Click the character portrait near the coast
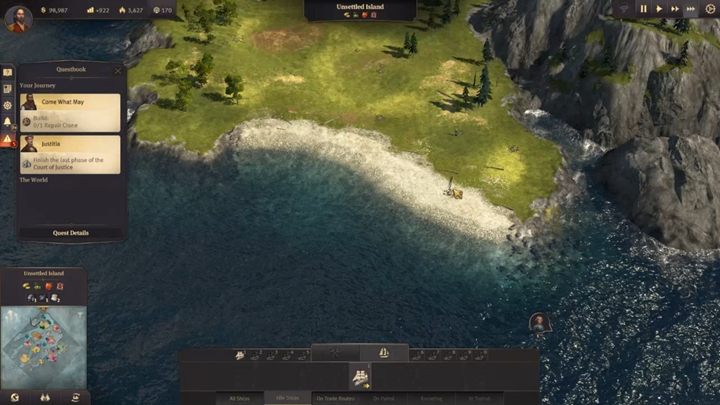The width and height of the screenshot is (720, 405). (539, 322)
